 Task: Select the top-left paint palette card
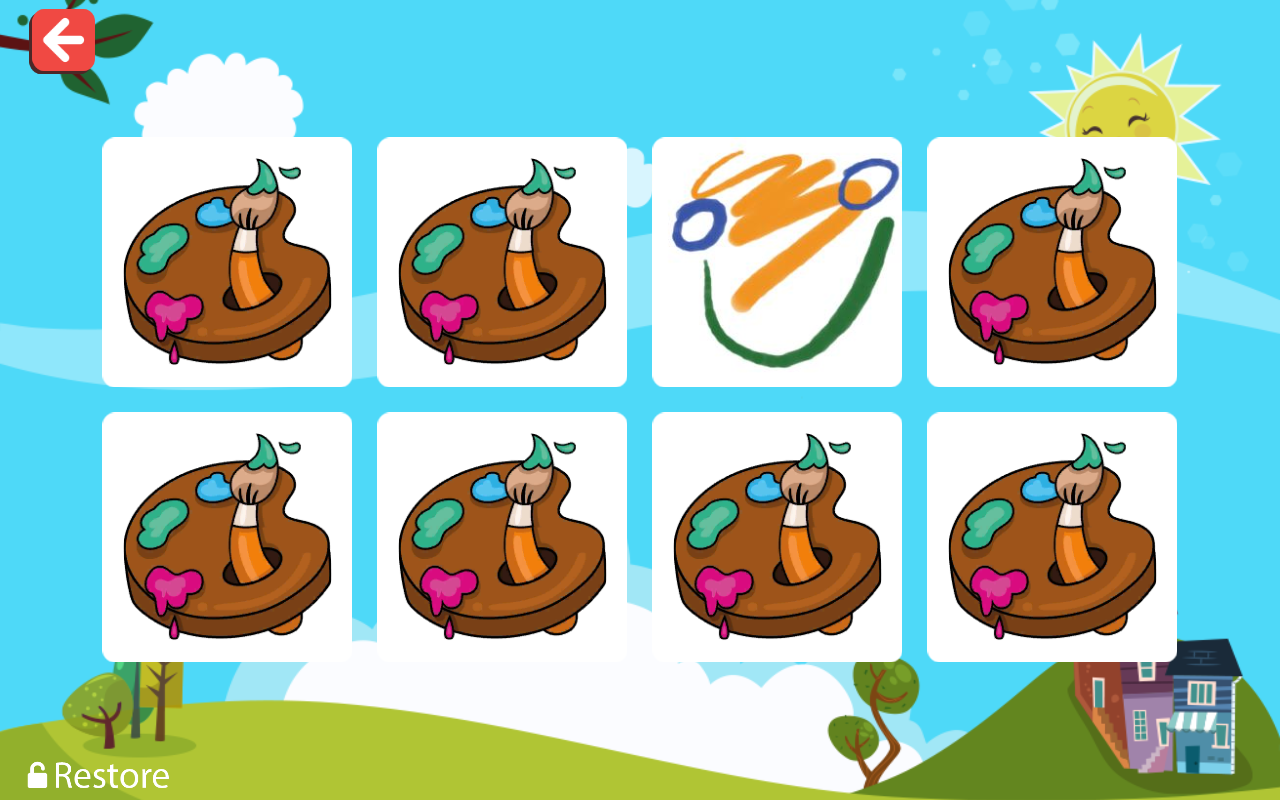click(x=227, y=261)
